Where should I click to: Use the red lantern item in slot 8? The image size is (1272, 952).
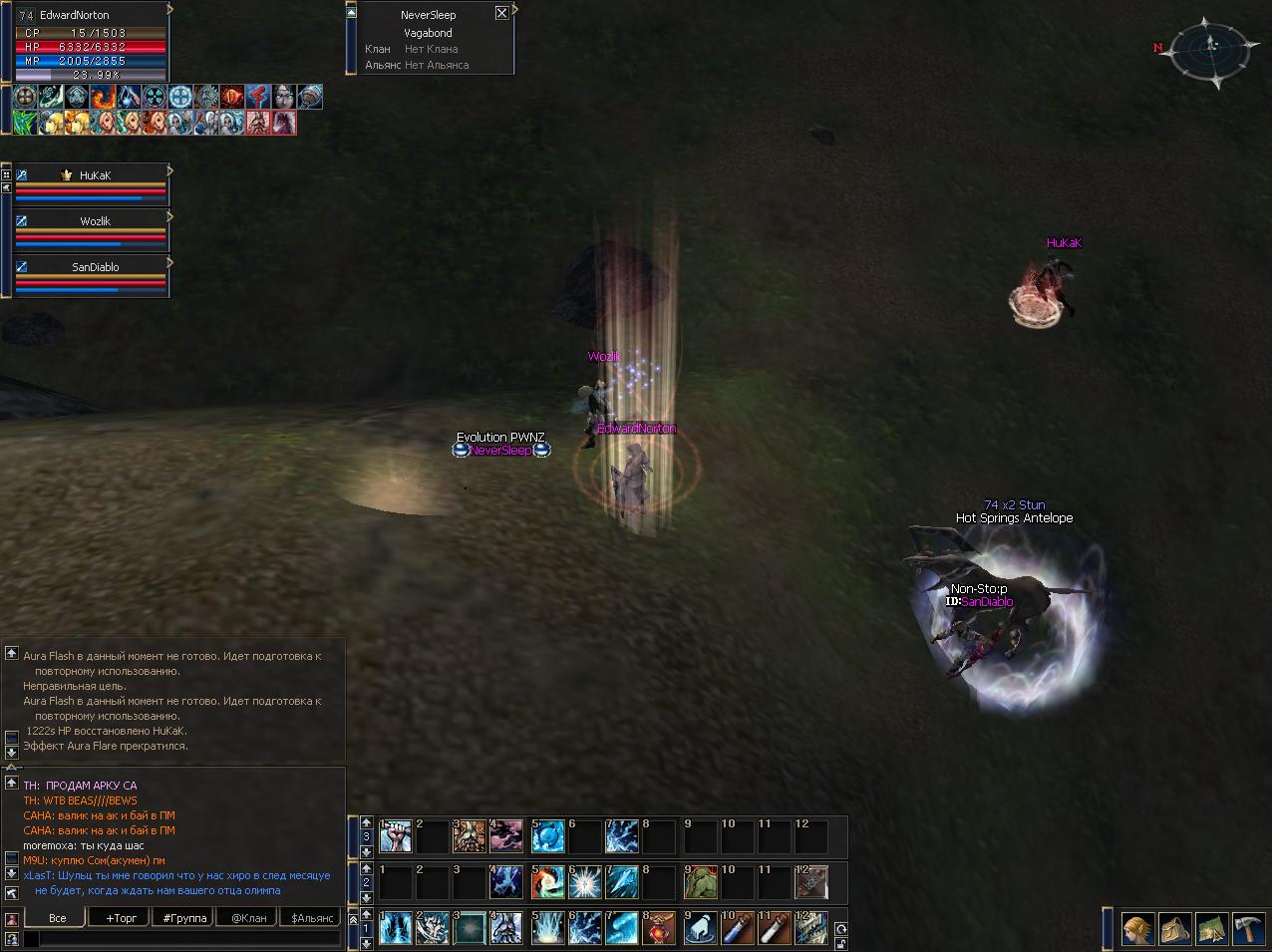point(660,928)
